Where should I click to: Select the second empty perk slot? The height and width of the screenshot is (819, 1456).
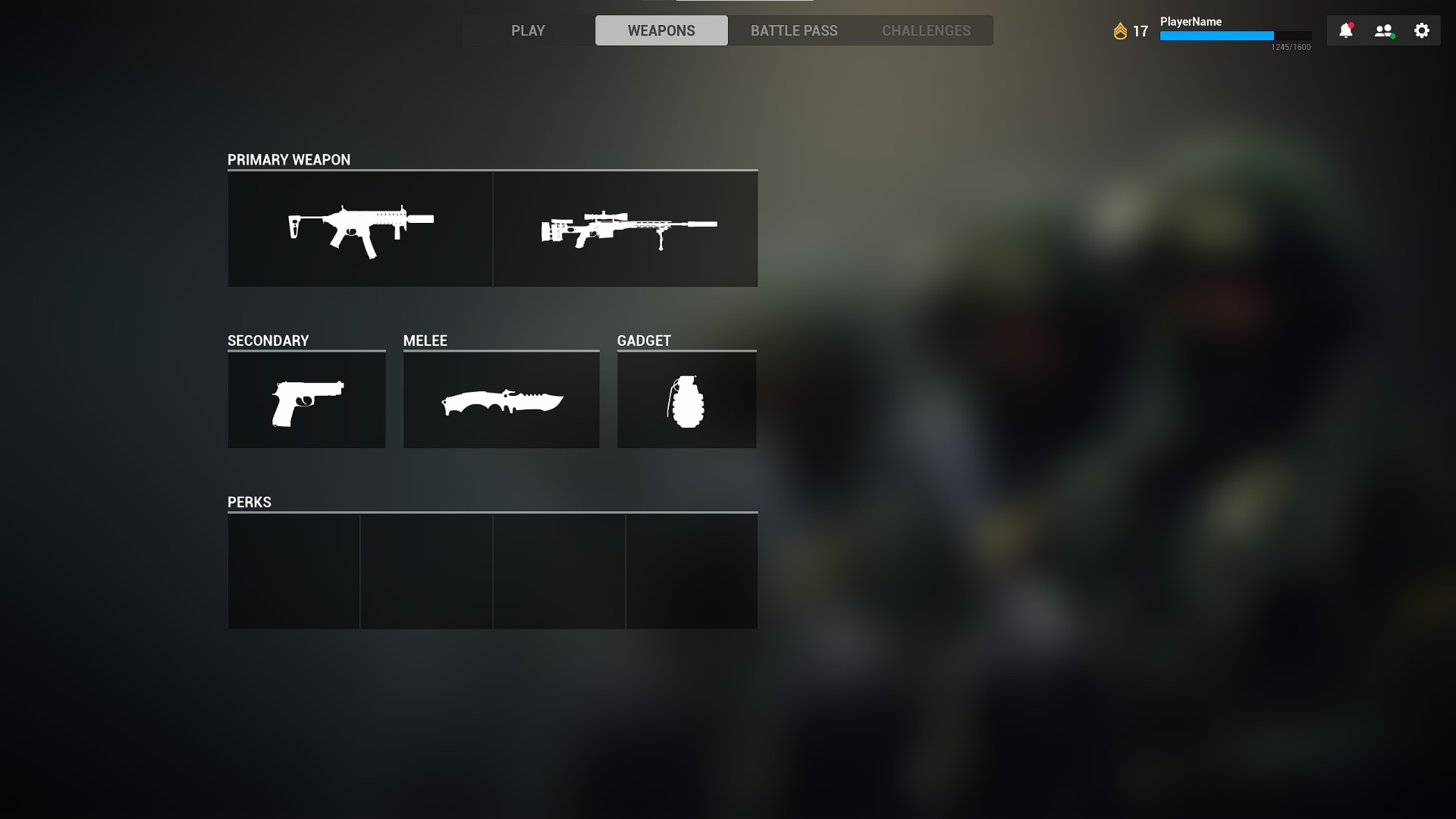point(426,571)
